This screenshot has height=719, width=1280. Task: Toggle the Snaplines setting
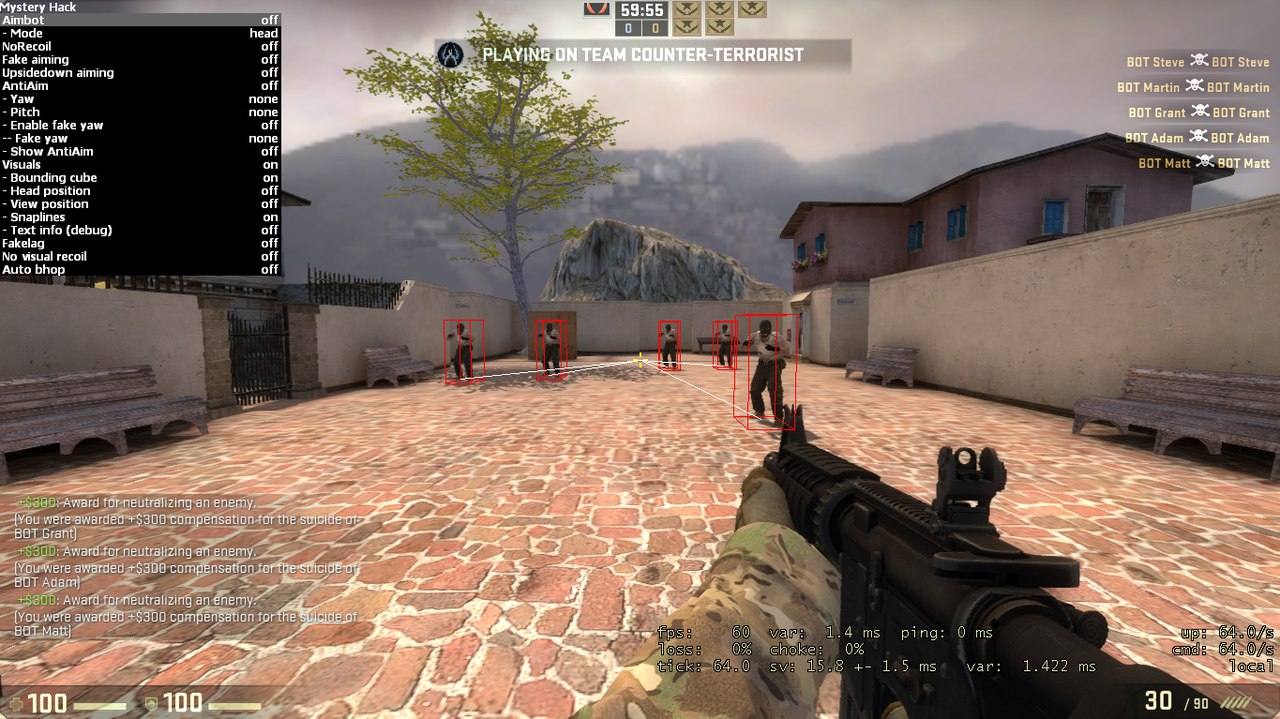(x=140, y=217)
